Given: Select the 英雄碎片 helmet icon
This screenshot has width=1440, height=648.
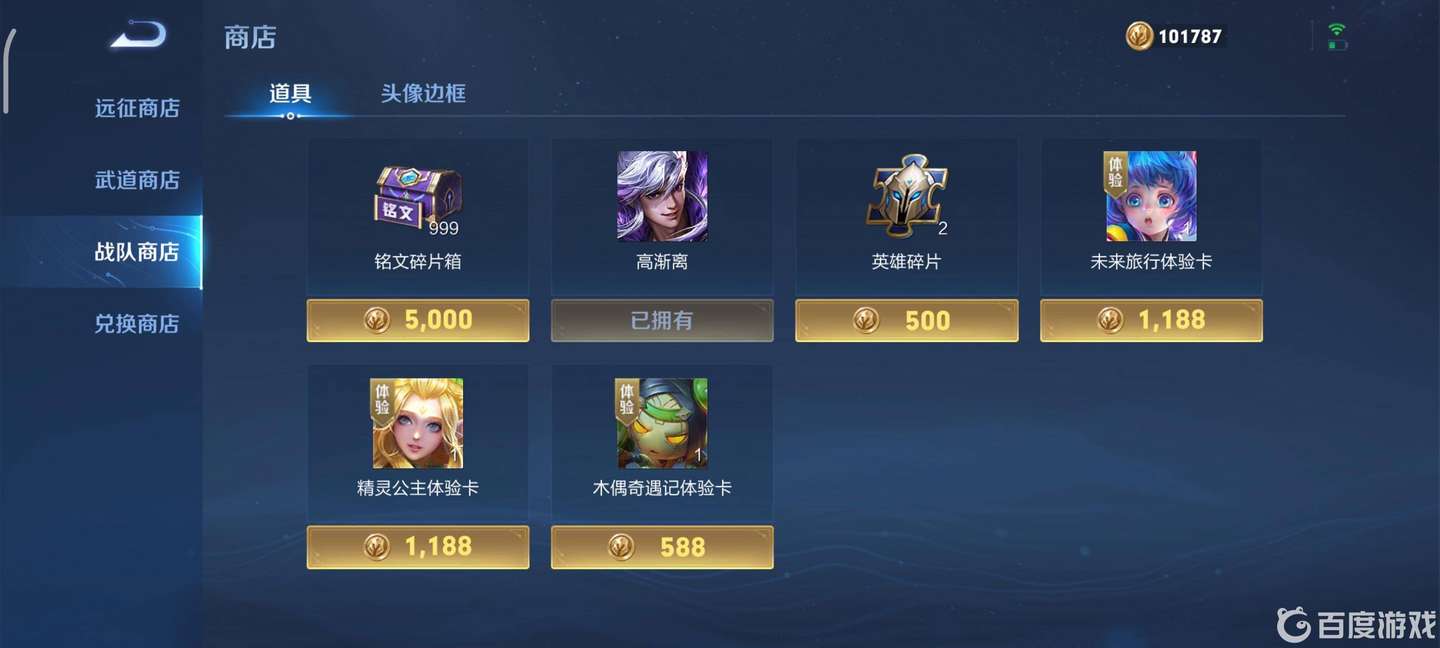Looking at the screenshot, I should pos(906,197).
